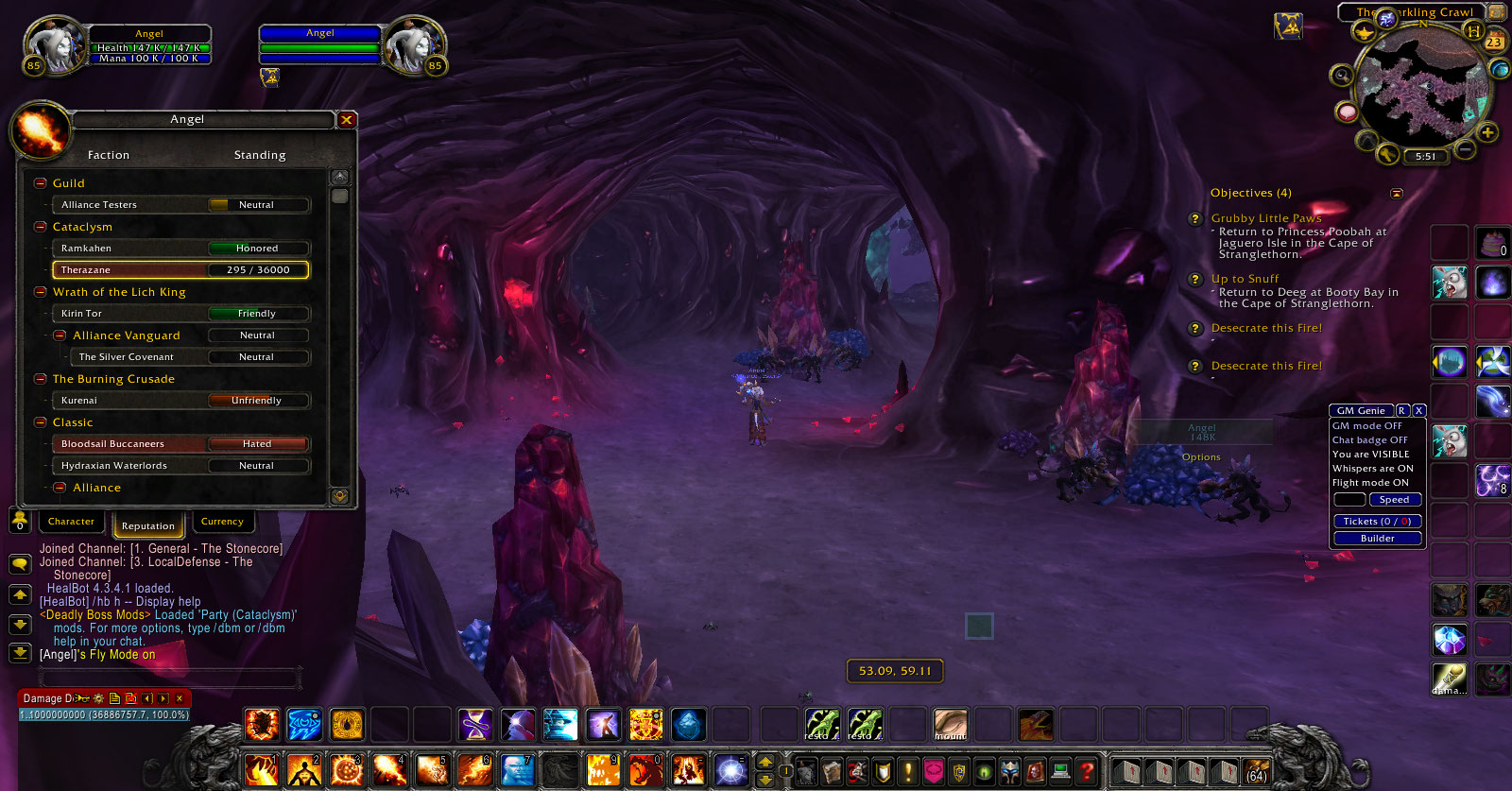Click the chat input field
Viewport: 1512px width, 791px height.
170,678
